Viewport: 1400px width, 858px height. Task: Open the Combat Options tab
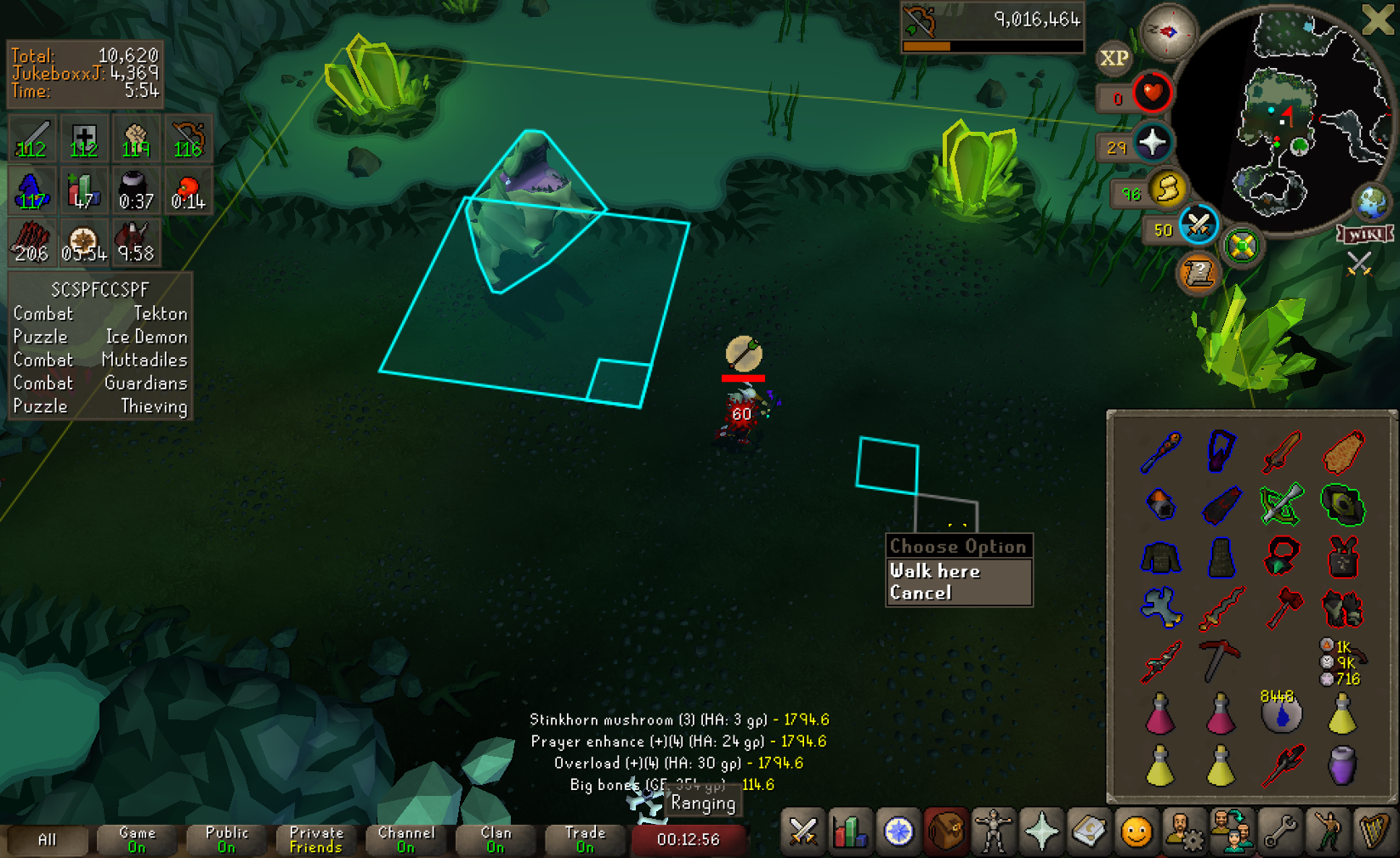click(802, 832)
